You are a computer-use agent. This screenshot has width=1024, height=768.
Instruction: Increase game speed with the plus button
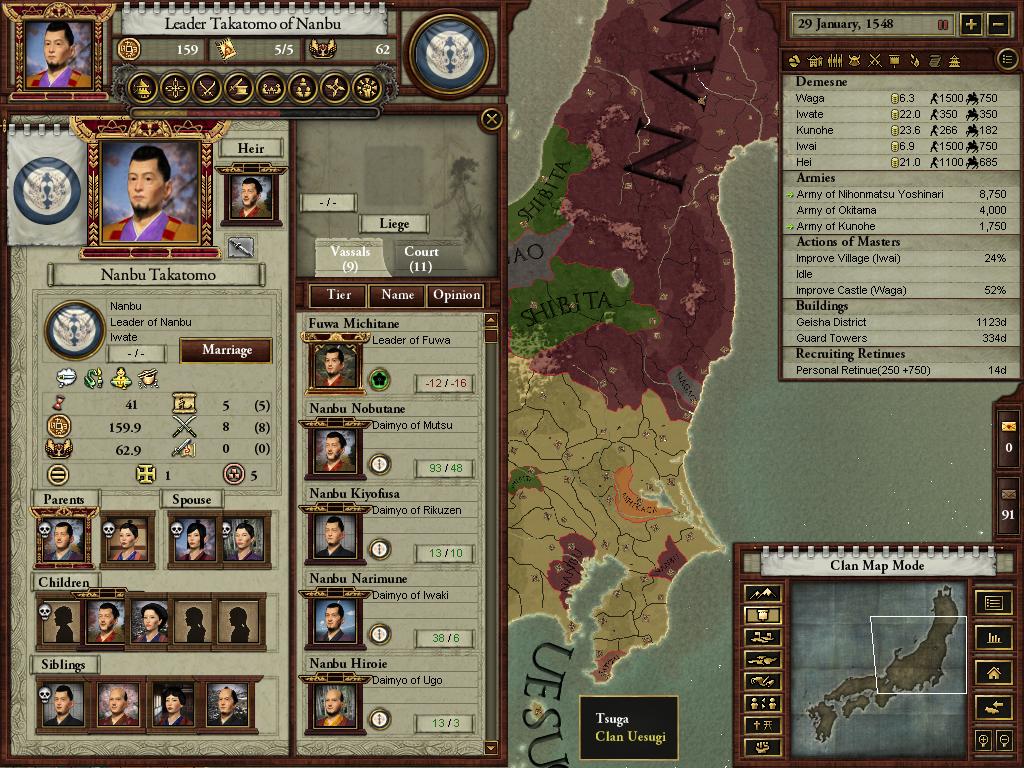[971, 25]
